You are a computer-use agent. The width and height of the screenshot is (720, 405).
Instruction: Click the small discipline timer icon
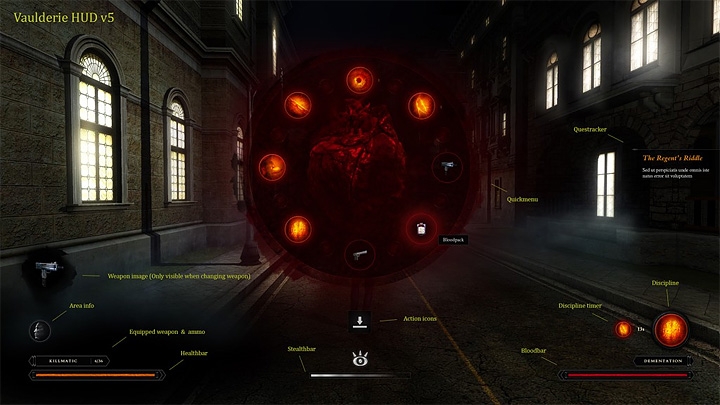point(623,328)
